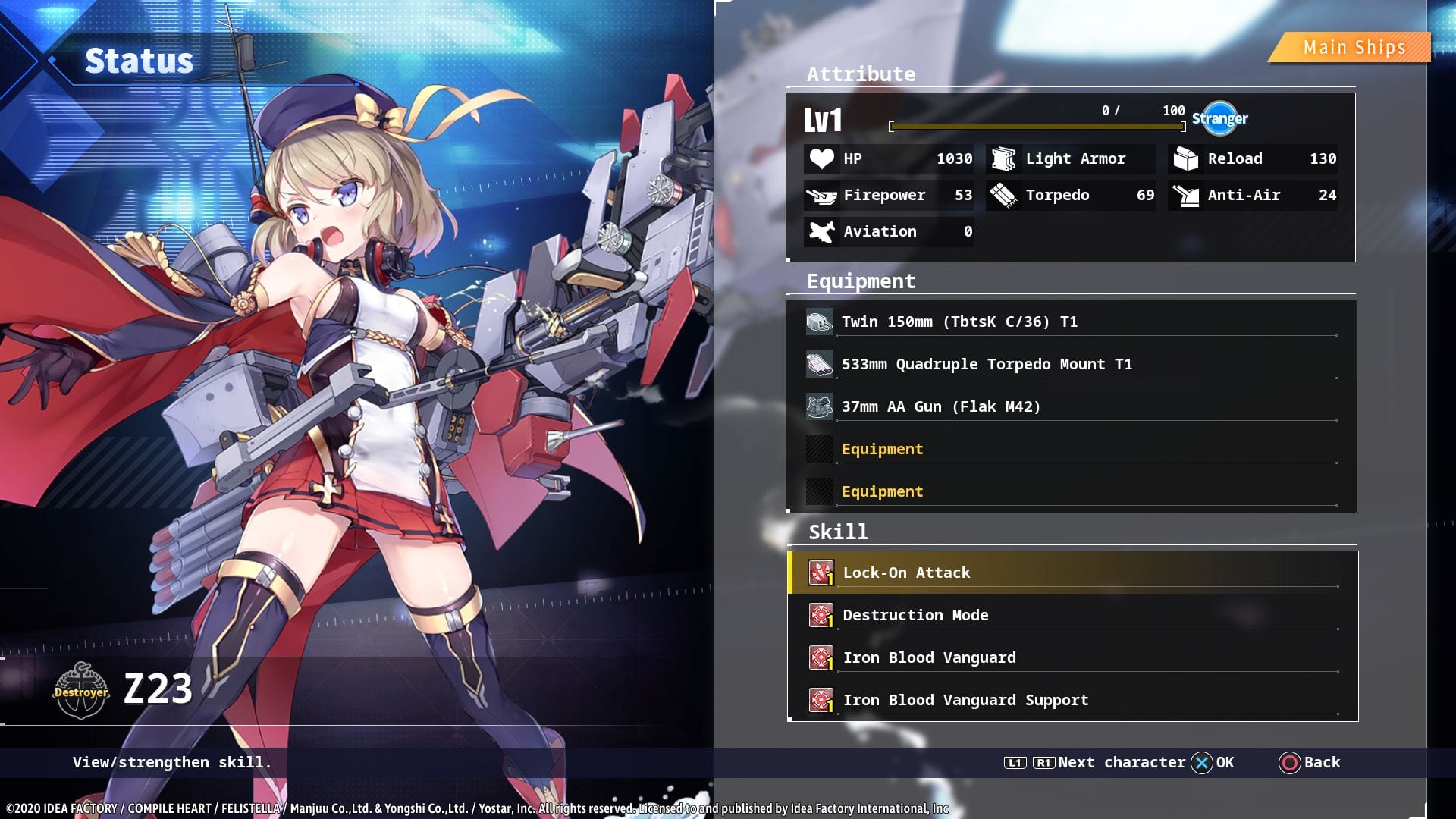
Task: Choose 533mm Quadruple Torpedo Mount T1
Action: pyautogui.click(x=986, y=365)
